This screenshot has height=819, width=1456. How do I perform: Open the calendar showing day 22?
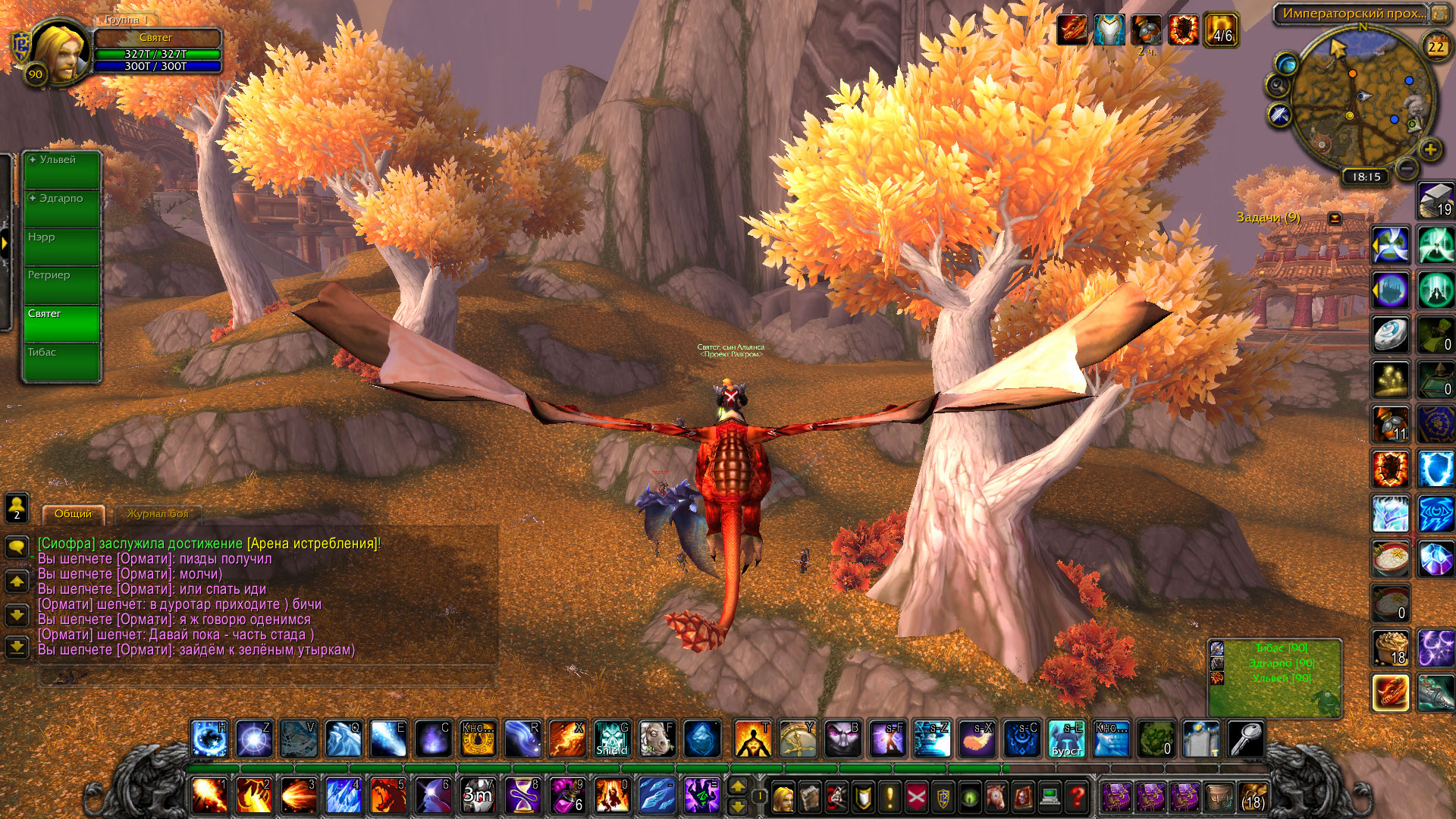pos(1436,47)
